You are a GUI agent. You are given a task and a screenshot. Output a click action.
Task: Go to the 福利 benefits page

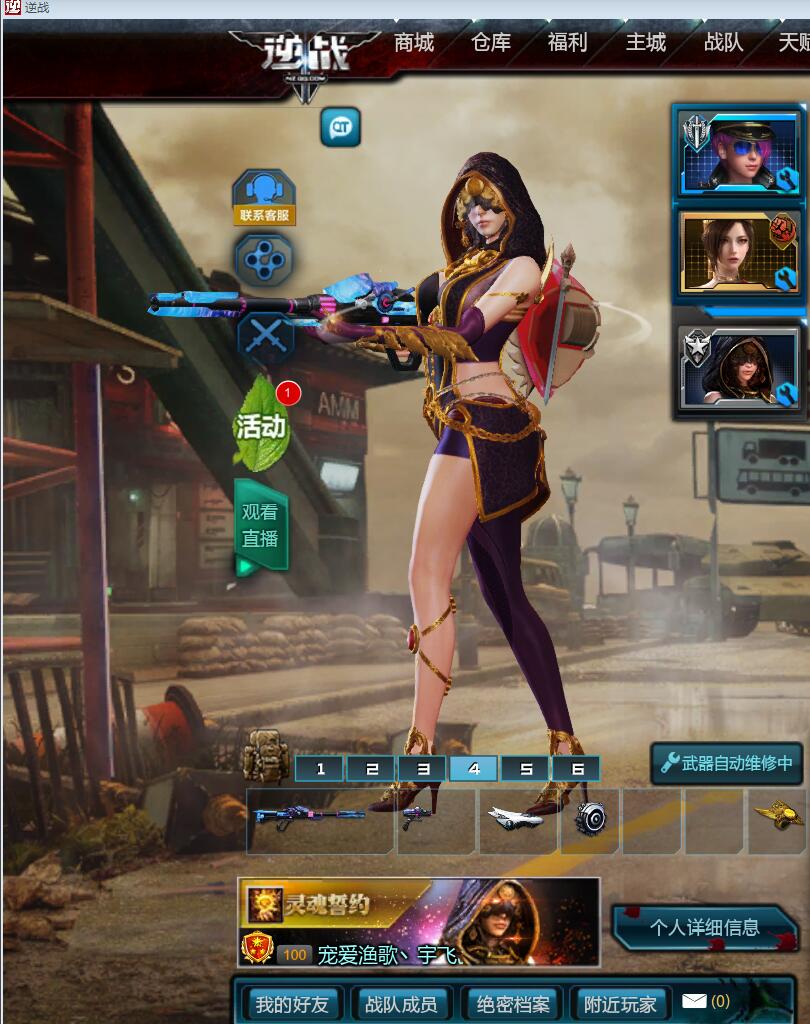pyautogui.click(x=567, y=43)
